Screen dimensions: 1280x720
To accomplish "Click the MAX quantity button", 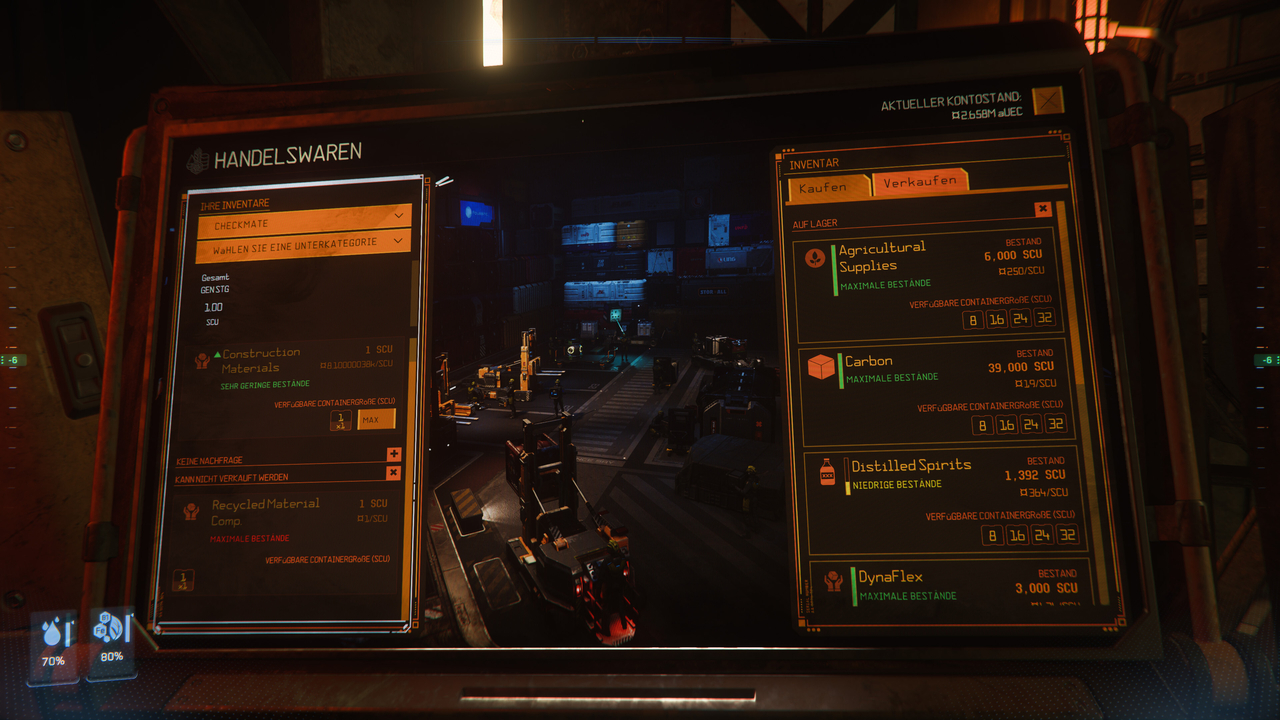I will (376, 419).
